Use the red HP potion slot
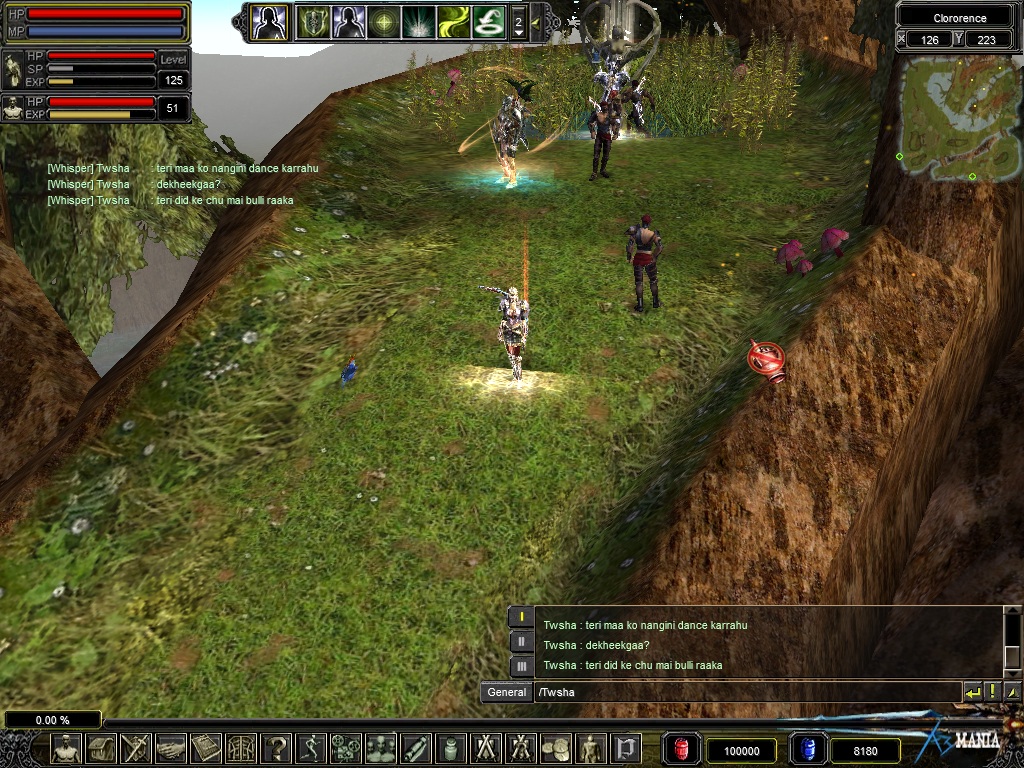This screenshot has width=1024, height=768. coord(681,749)
